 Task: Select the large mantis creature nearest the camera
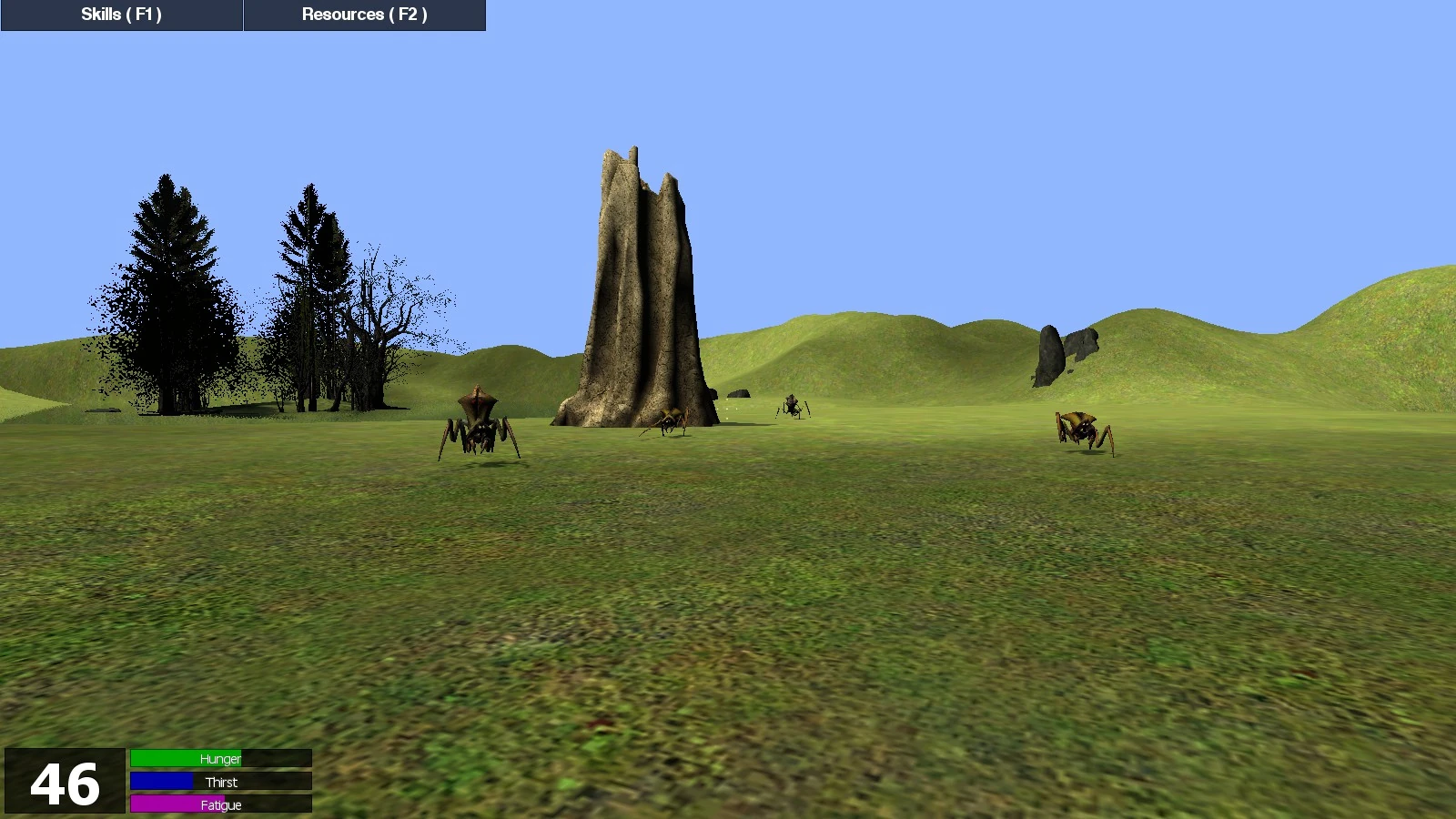pos(476,428)
